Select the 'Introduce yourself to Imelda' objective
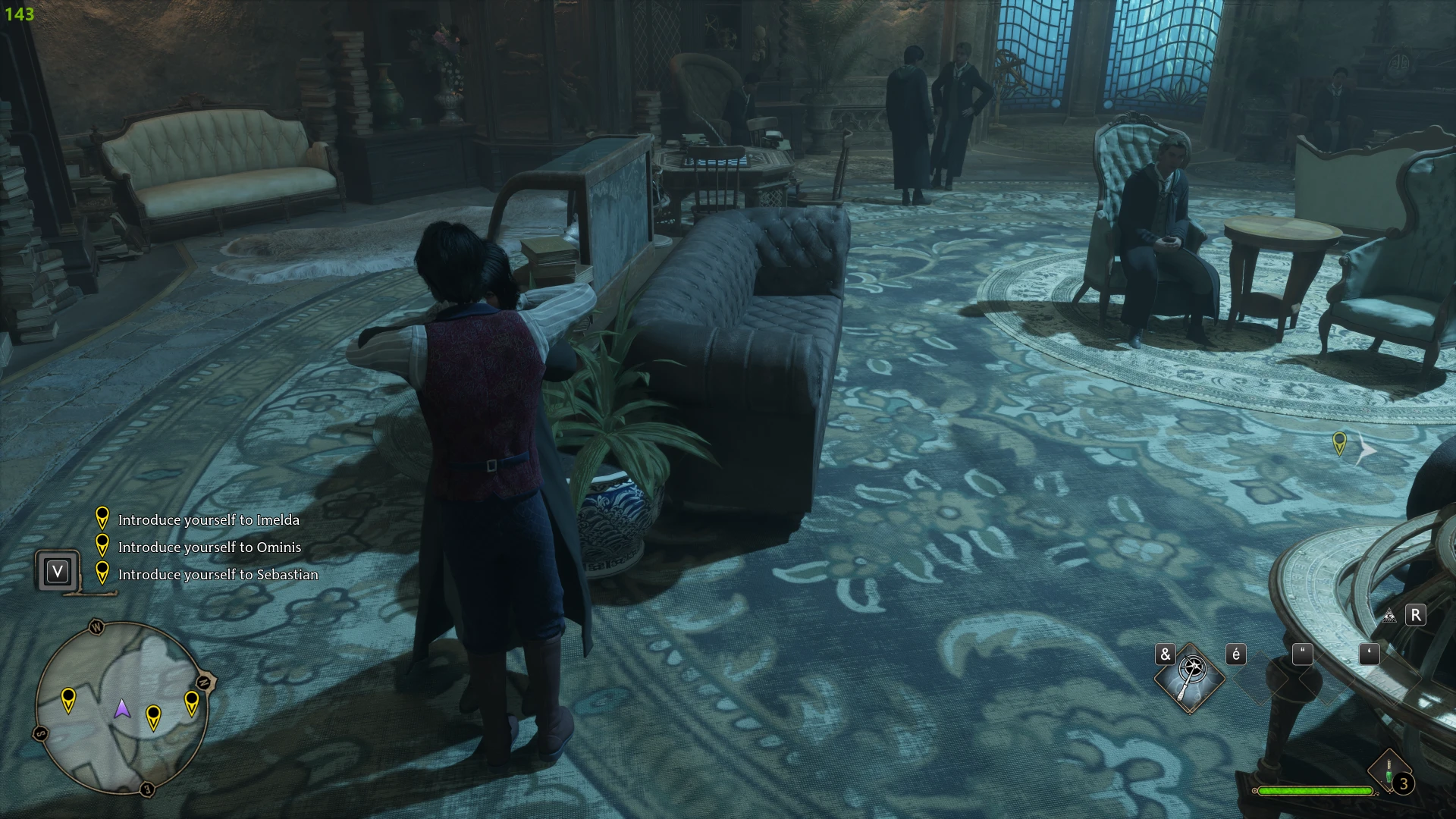This screenshot has width=1456, height=819. pos(209,520)
